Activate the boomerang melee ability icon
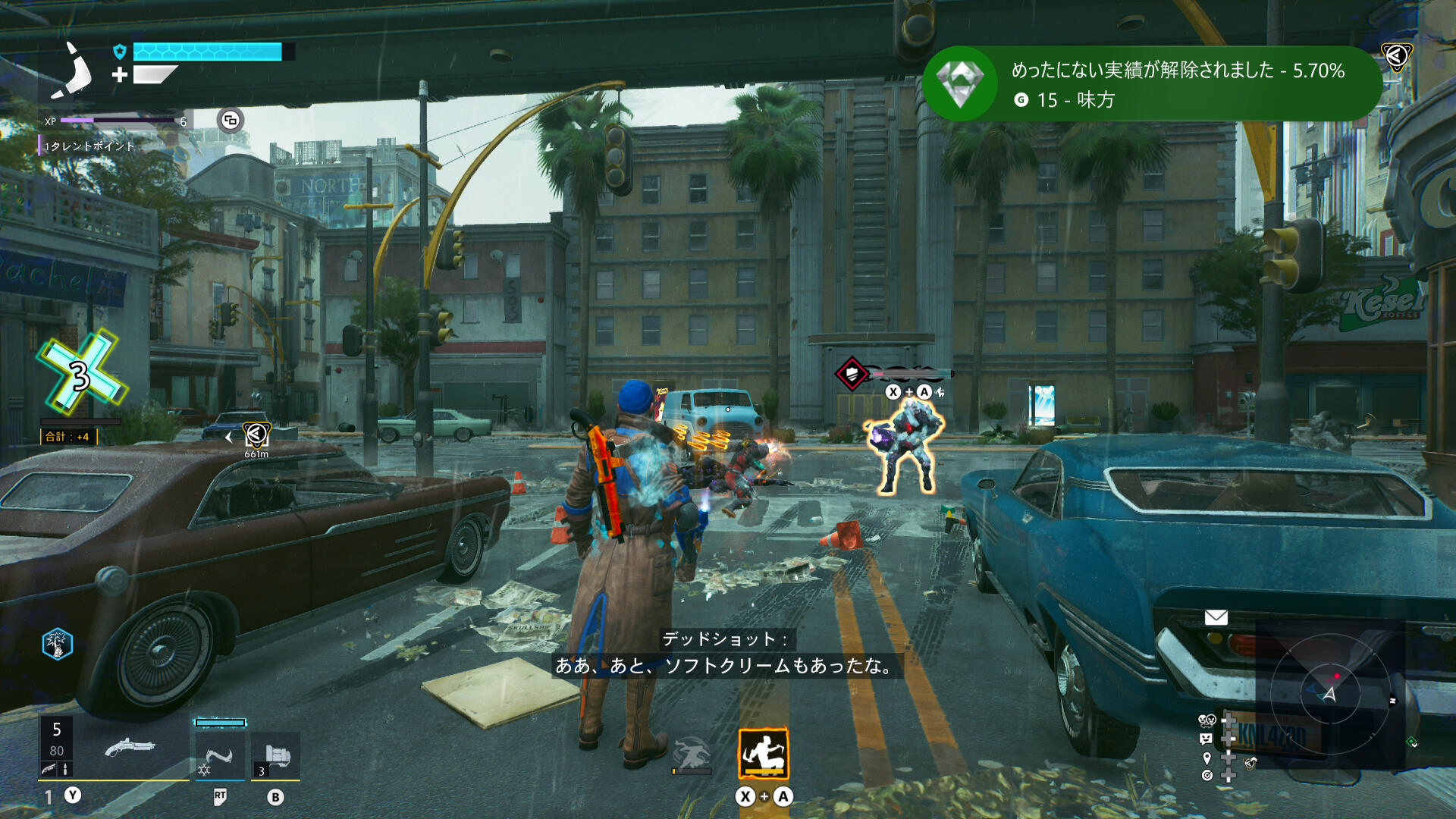Viewport: 1456px width, 819px height. pyautogui.click(x=220, y=756)
